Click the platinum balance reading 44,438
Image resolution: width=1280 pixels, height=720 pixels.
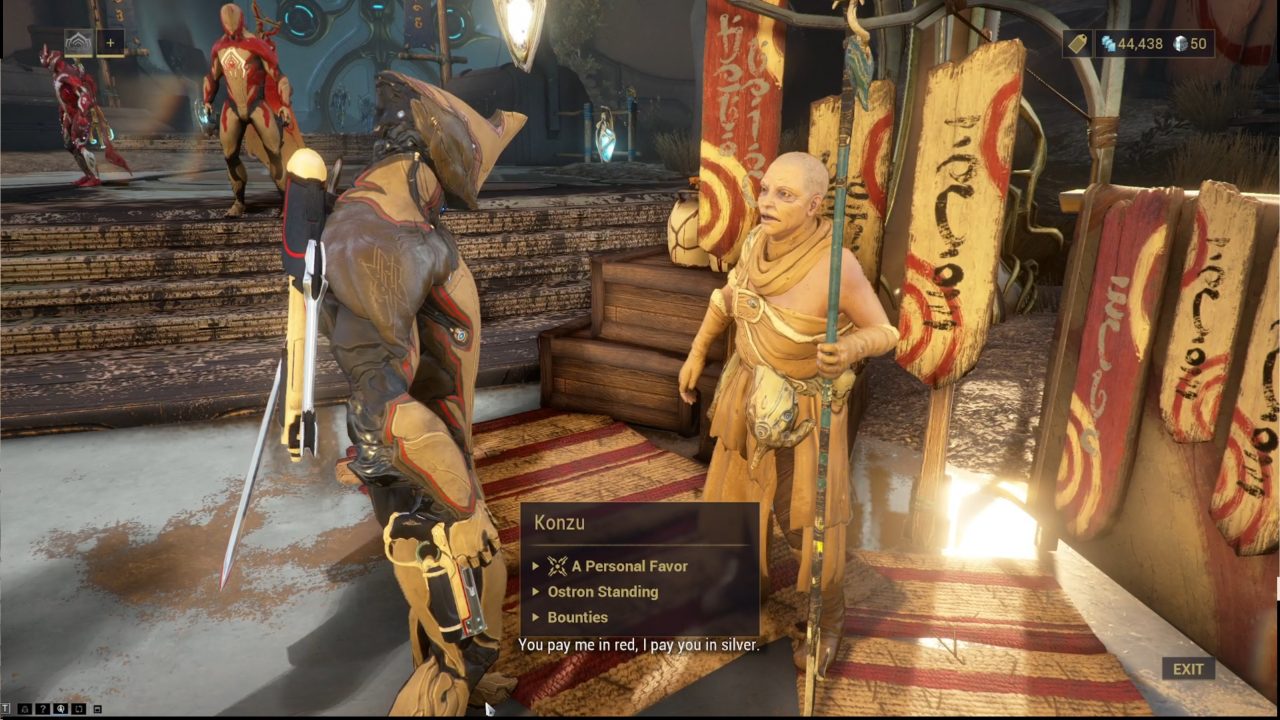click(1140, 43)
